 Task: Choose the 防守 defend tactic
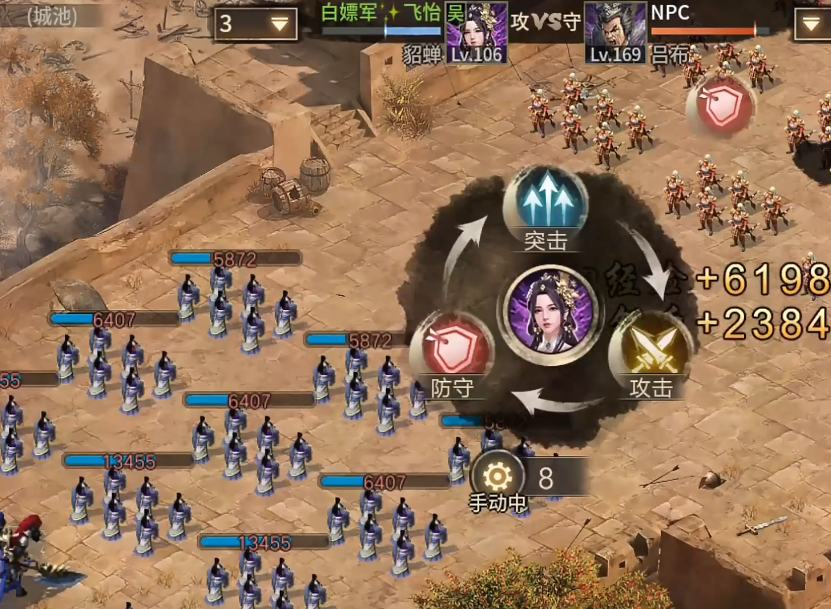(x=452, y=349)
